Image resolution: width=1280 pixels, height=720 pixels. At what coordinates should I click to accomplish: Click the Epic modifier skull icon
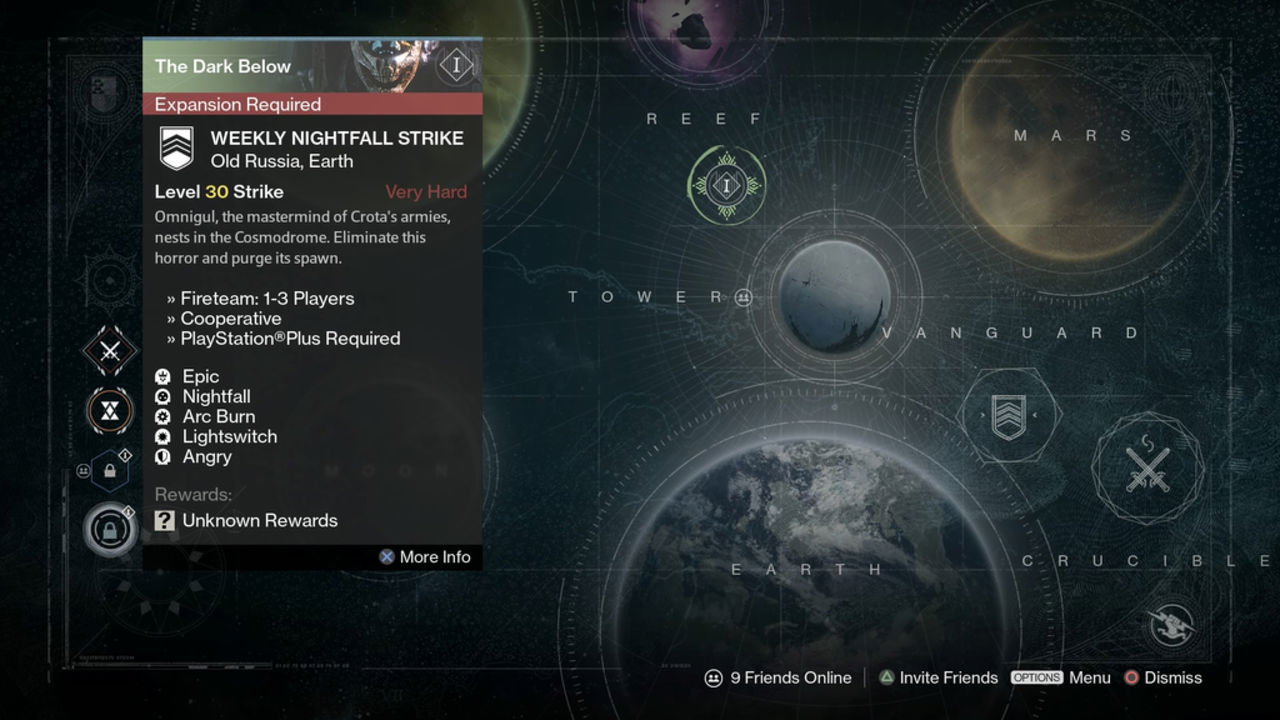163,376
